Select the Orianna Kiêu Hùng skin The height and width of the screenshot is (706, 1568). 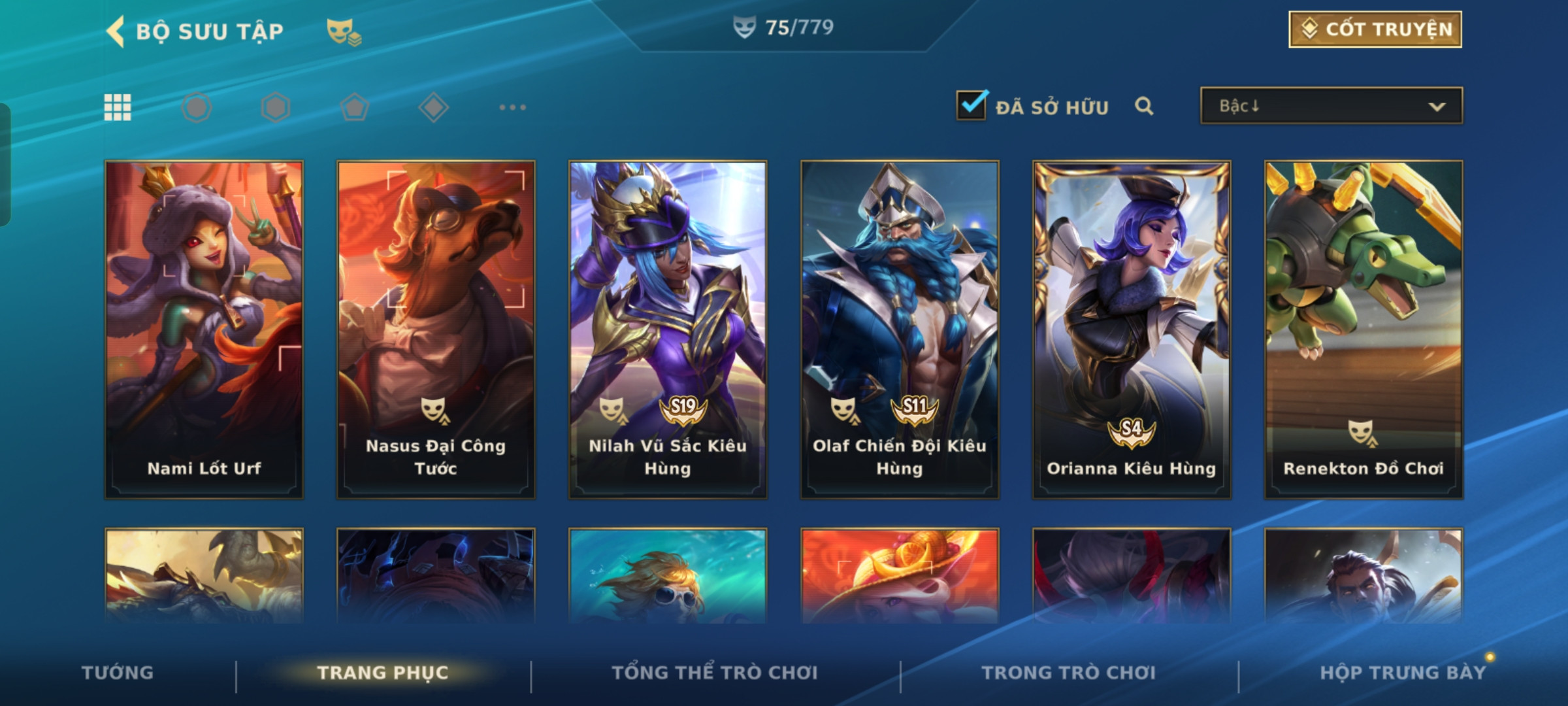(1132, 329)
